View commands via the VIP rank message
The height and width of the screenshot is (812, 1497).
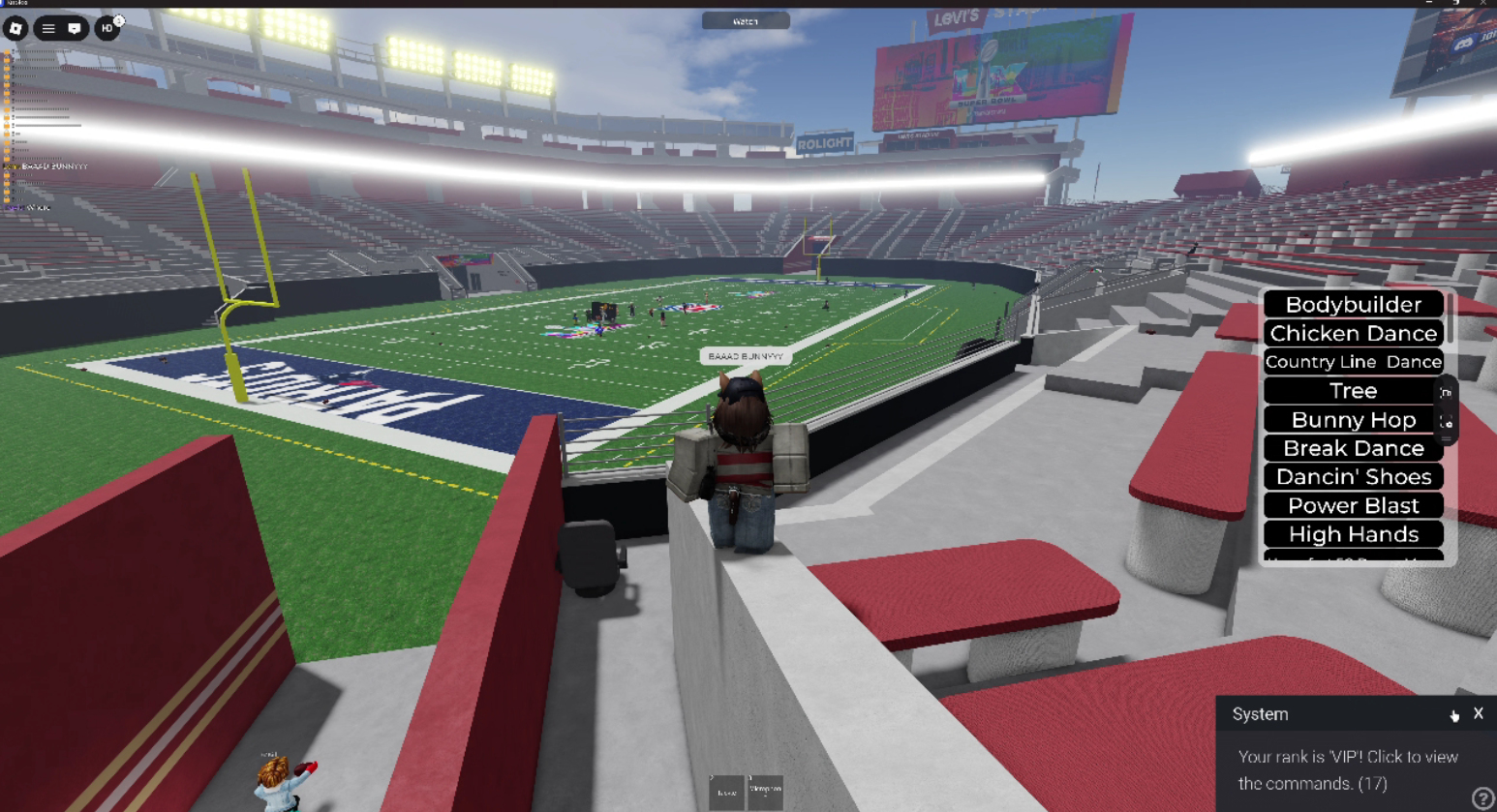tap(1347, 770)
